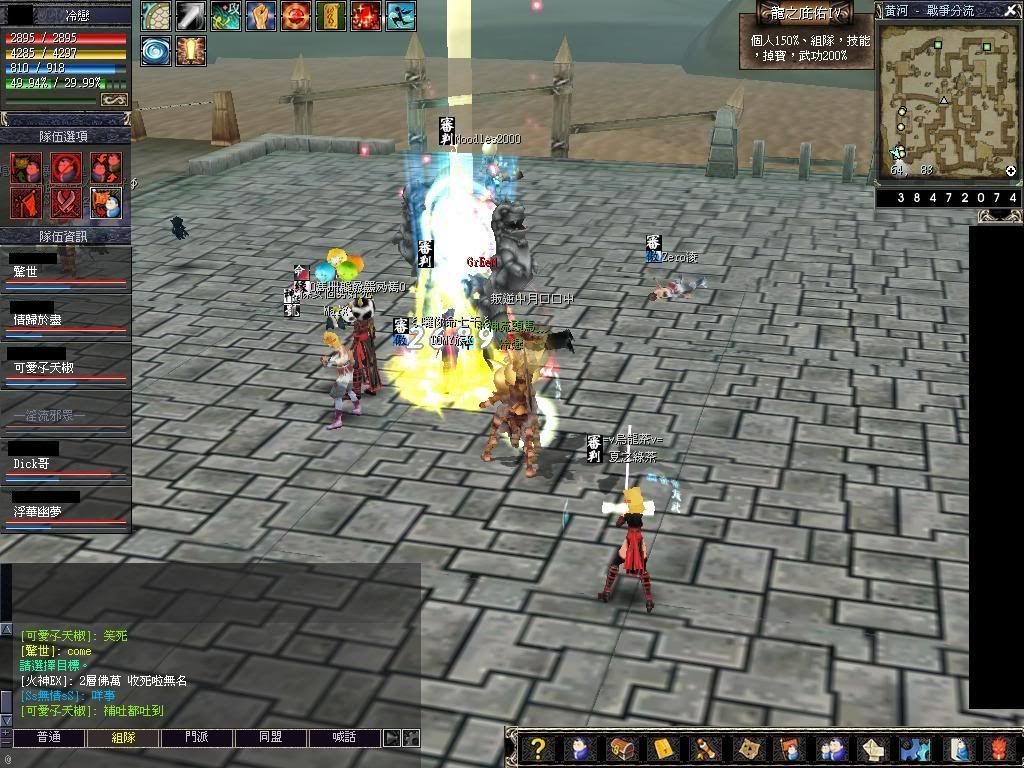Activate the yellow talisman skill icon
This screenshot has width=1024, height=768.
(x=330, y=16)
